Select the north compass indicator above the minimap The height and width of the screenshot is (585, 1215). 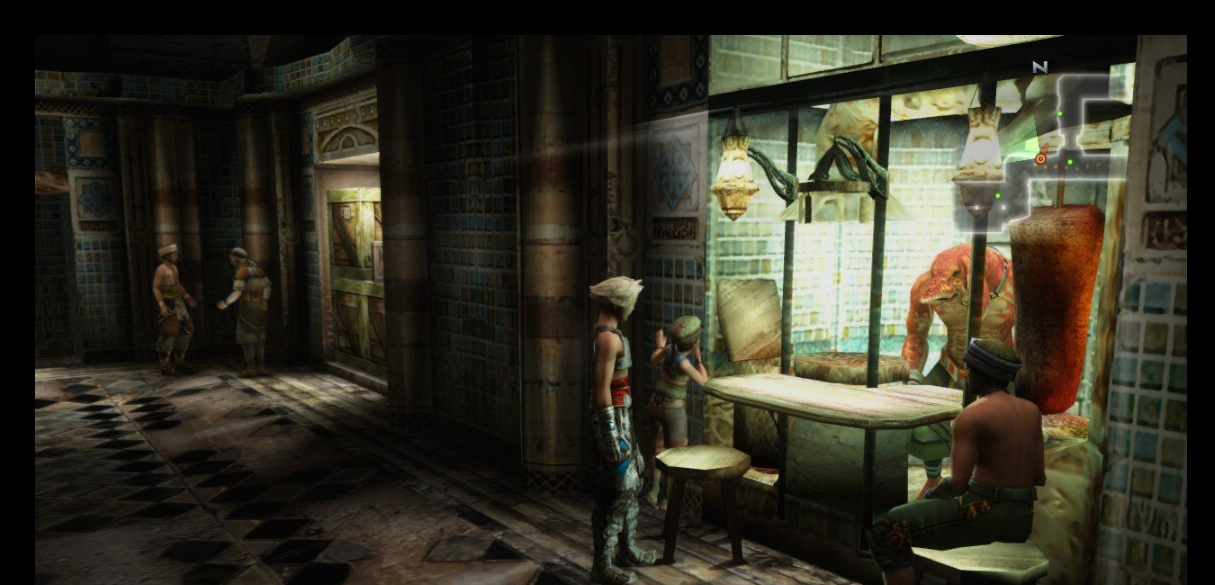(x=1039, y=67)
